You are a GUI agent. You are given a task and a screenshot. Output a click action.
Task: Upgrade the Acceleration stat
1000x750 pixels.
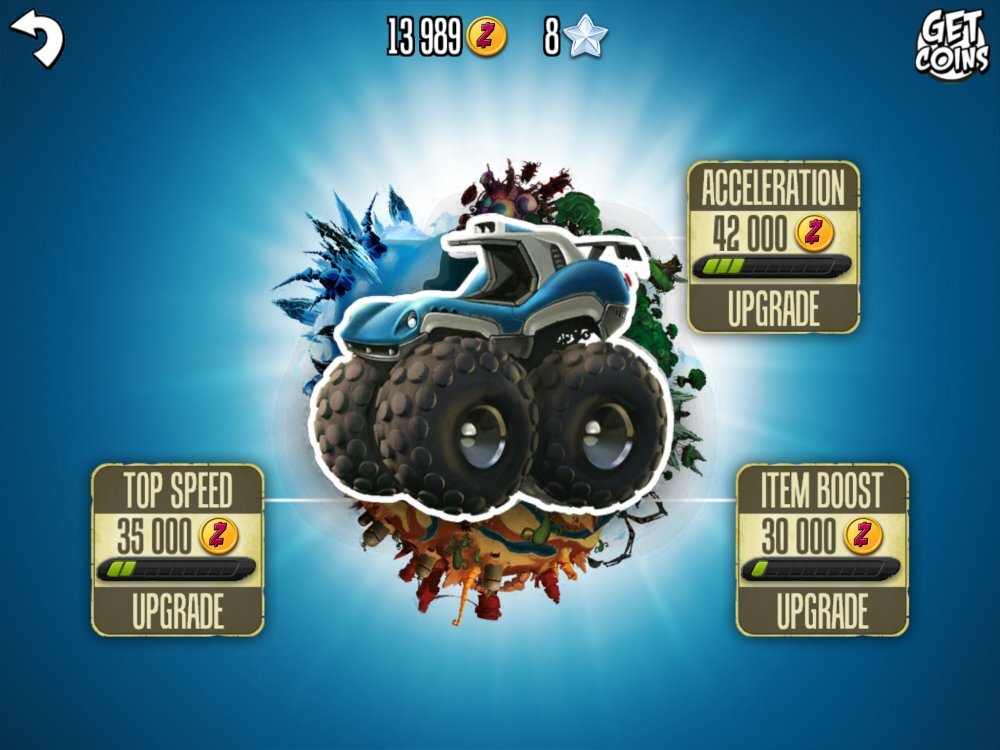[773, 309]
